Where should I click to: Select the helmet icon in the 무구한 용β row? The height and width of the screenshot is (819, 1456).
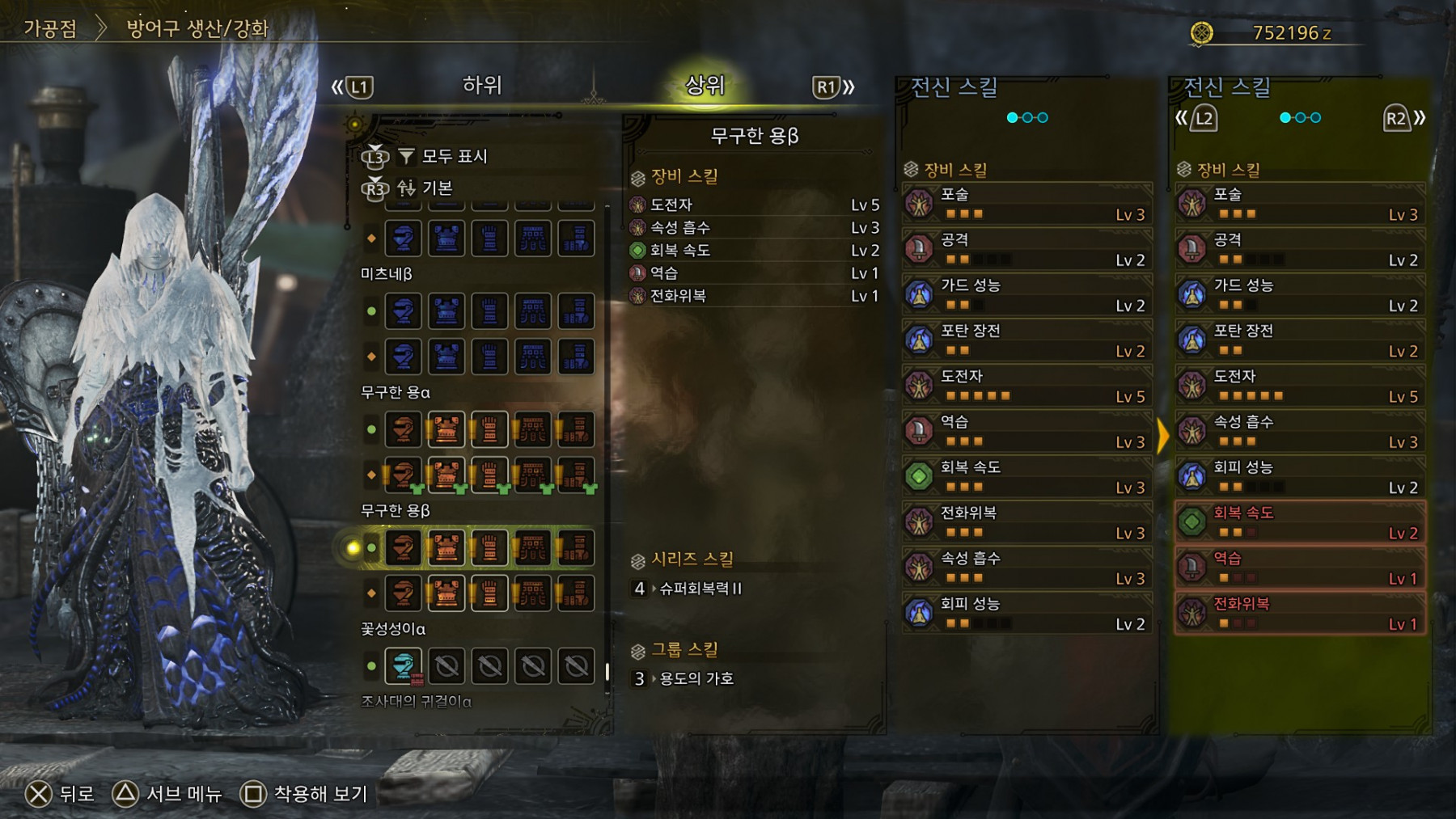pyautogui.click(x=402, y=548)
